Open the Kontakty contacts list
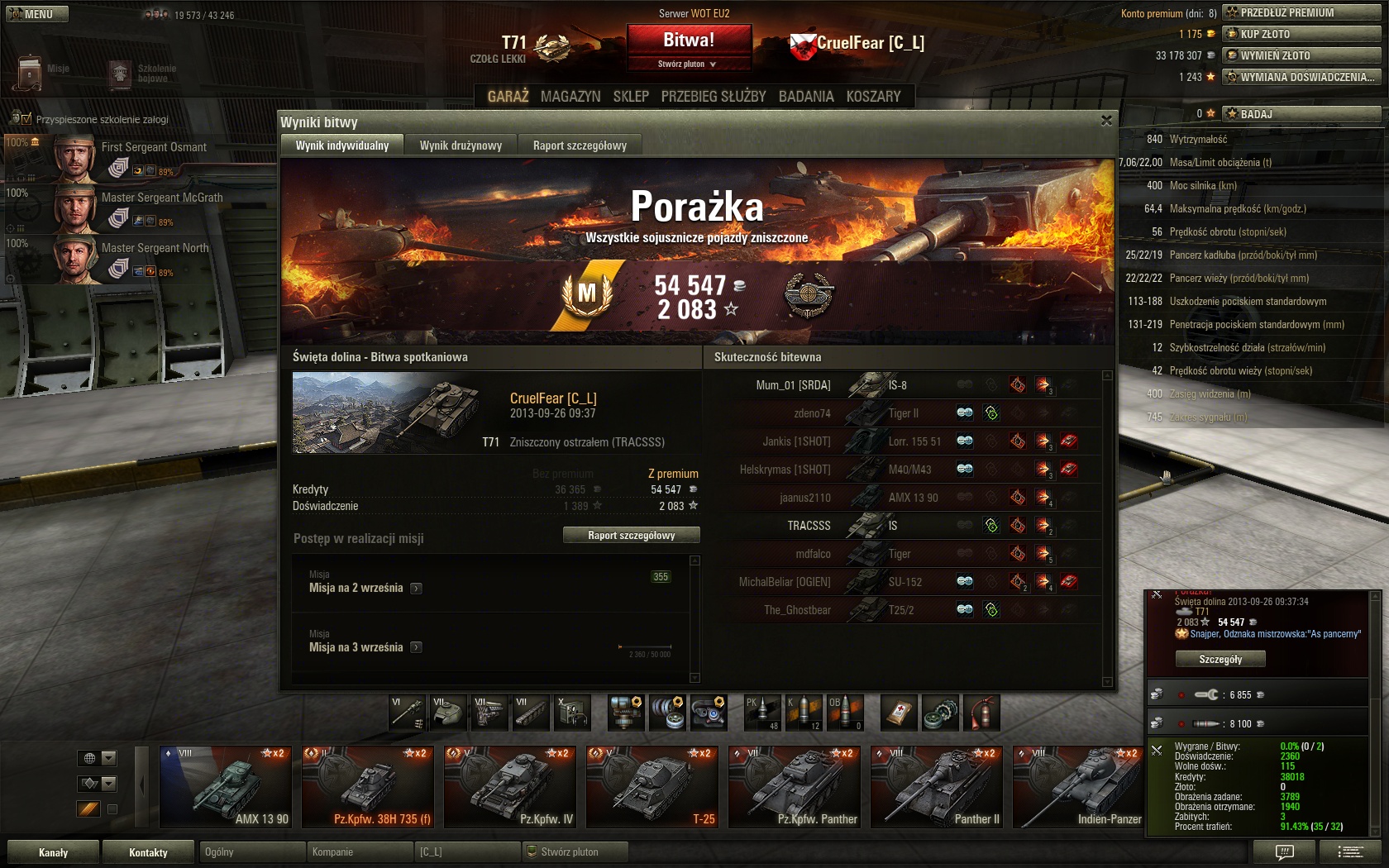The height and width of the screenshot is (868, 1389). (x=148, y=852)
